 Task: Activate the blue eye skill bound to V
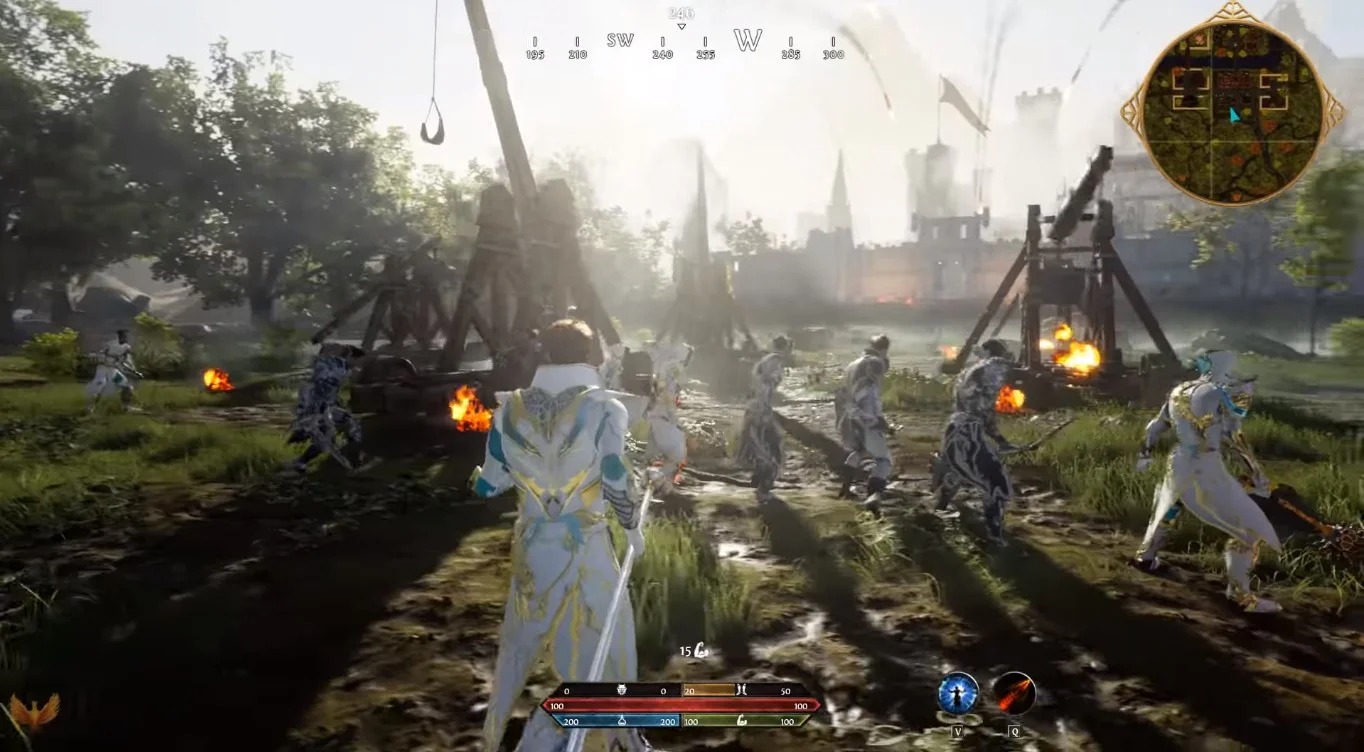click(x=957, y=693)
